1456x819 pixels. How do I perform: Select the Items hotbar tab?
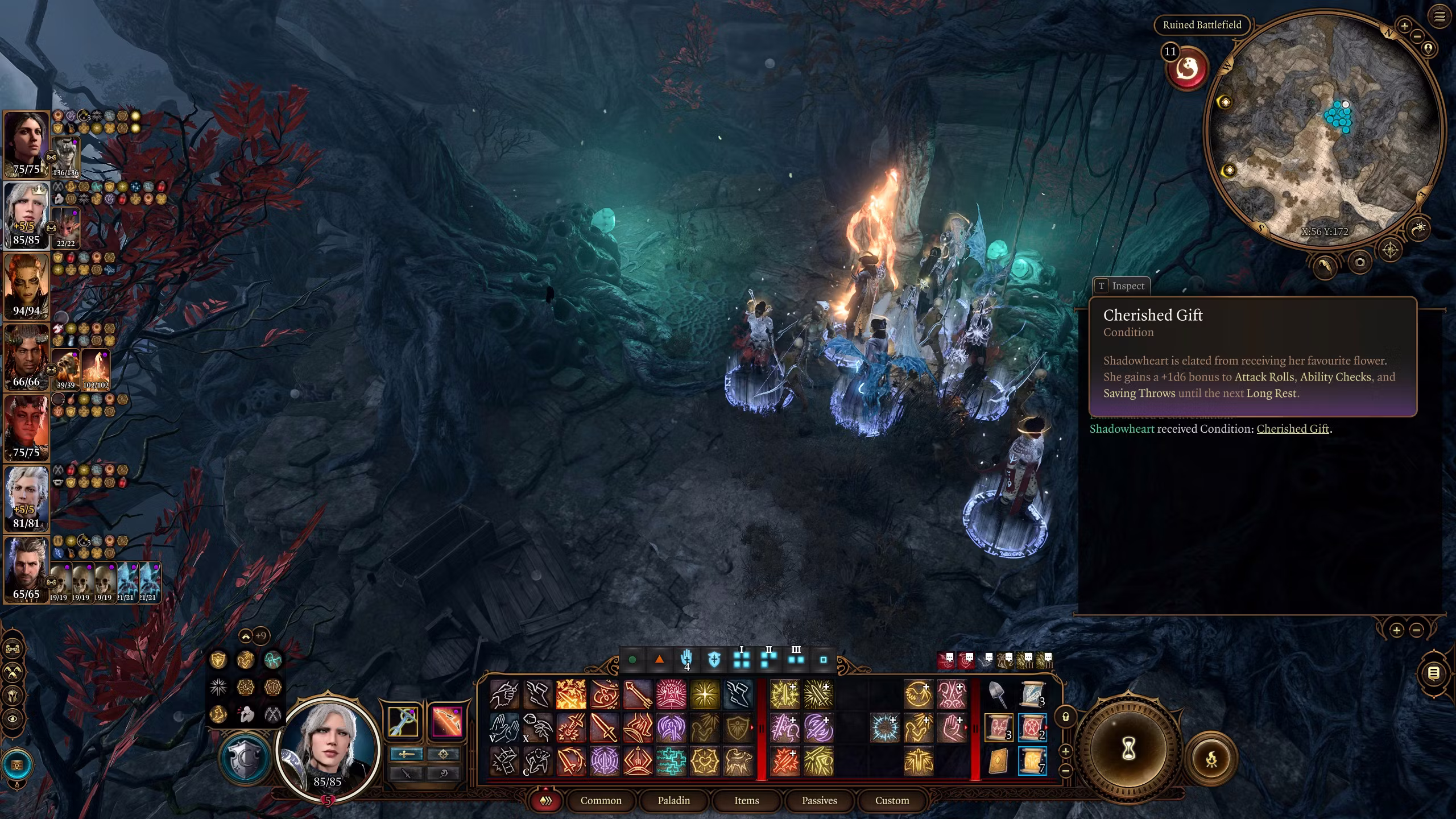[x=746, y=800]
